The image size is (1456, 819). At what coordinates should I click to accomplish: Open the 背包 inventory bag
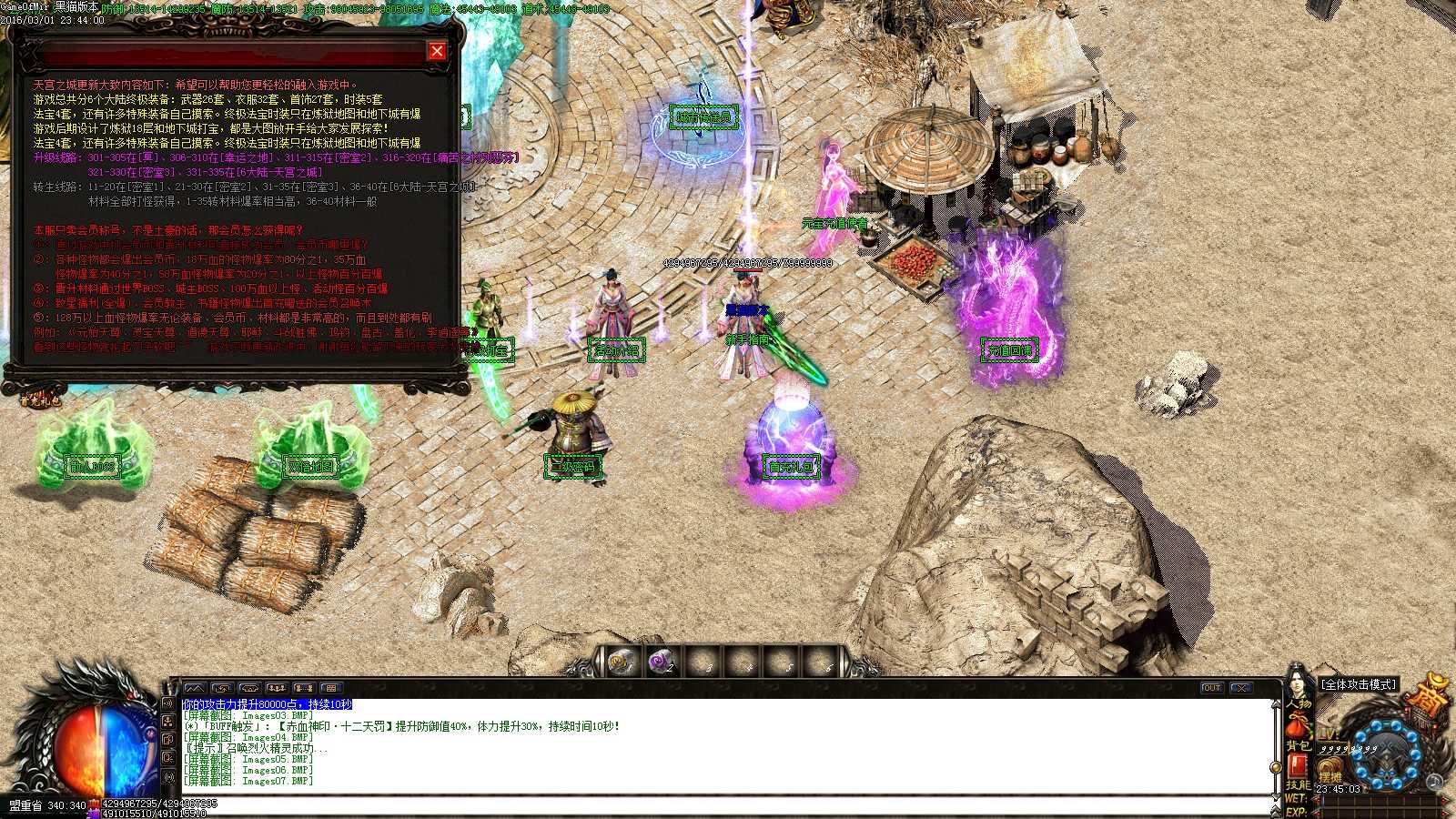[1299, 744]
